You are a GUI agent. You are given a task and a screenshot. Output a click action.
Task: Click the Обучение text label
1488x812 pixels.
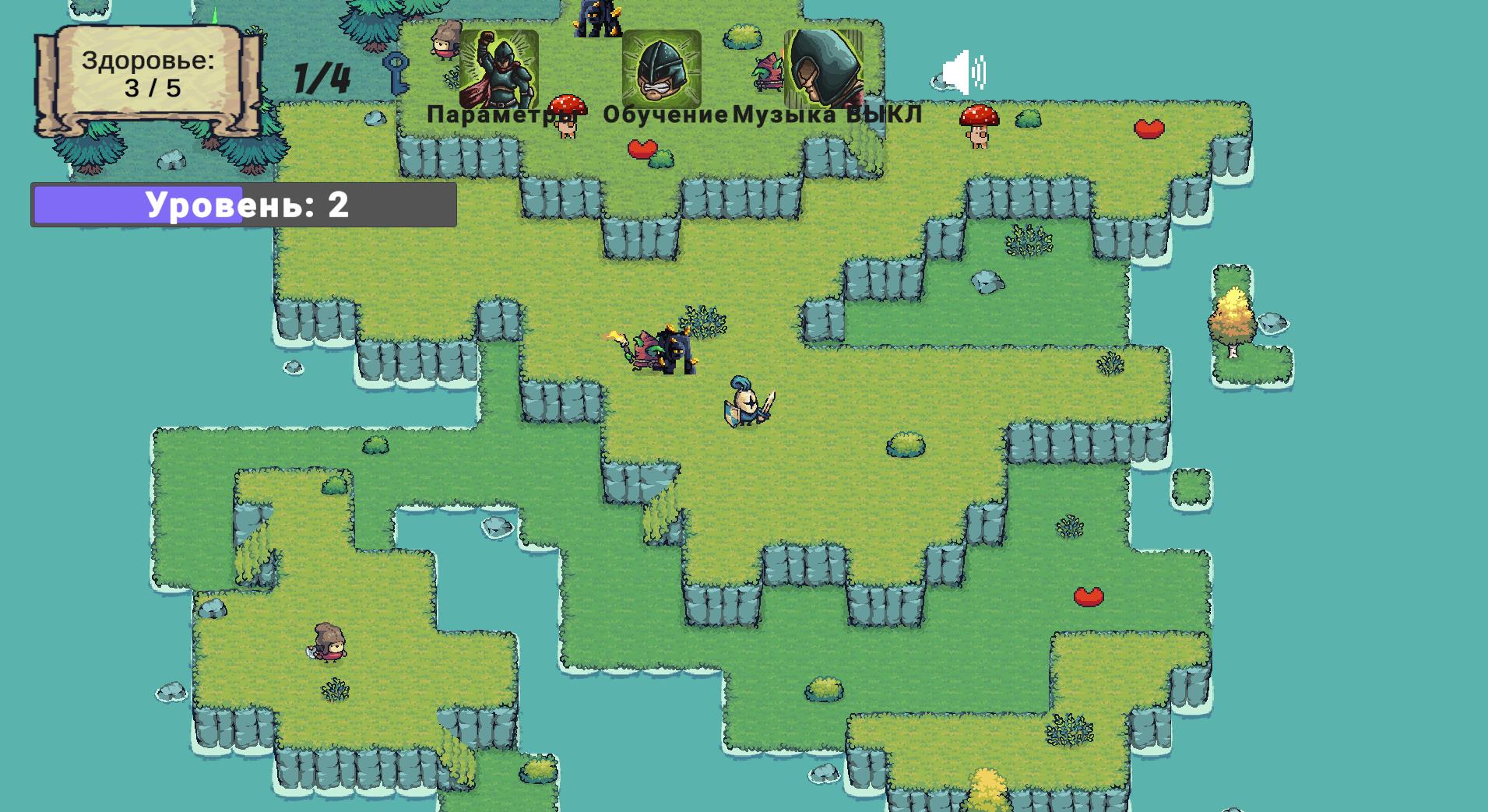[666, 114]
